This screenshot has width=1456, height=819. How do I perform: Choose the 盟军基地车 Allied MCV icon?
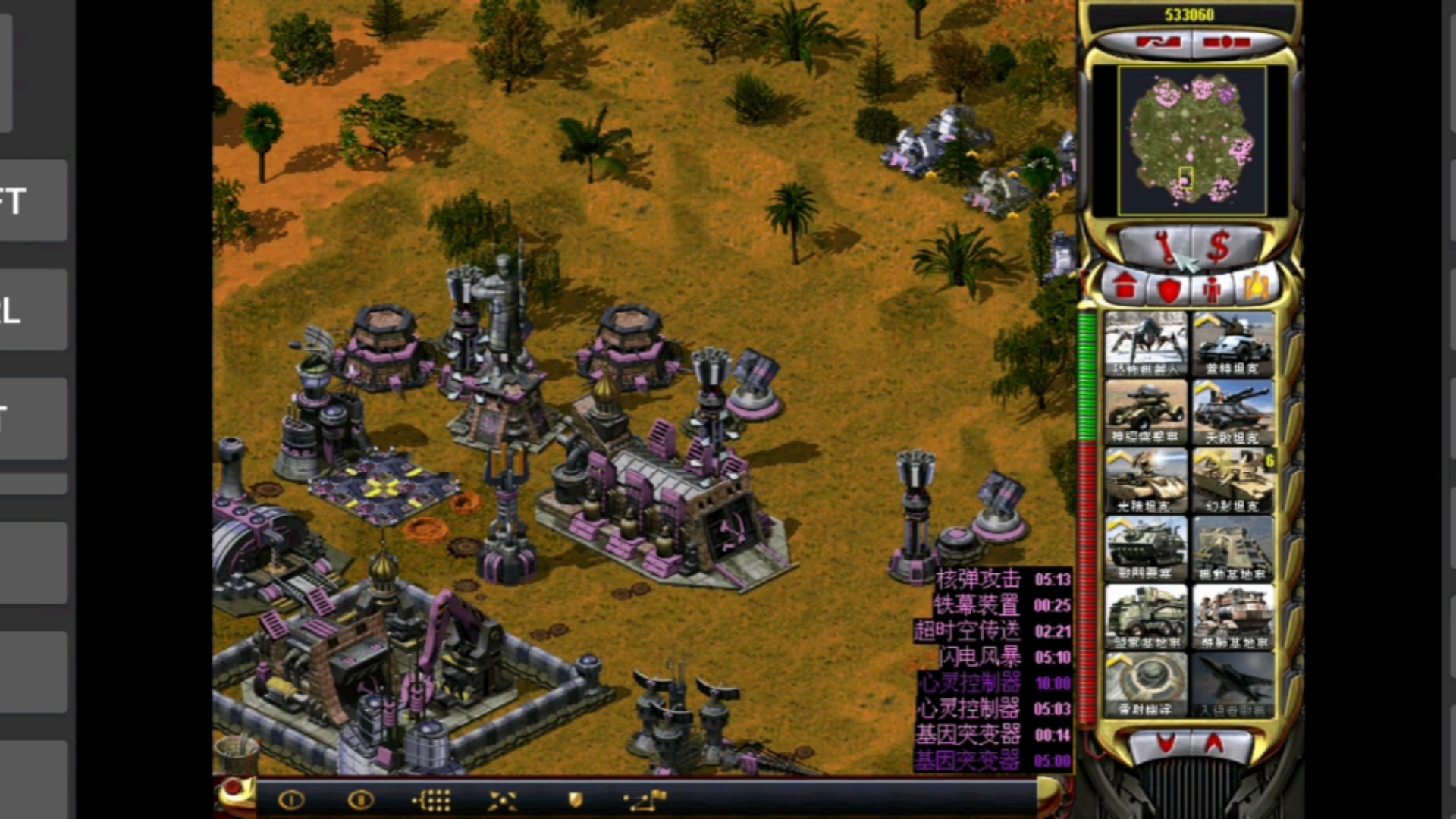[1146, 617]
